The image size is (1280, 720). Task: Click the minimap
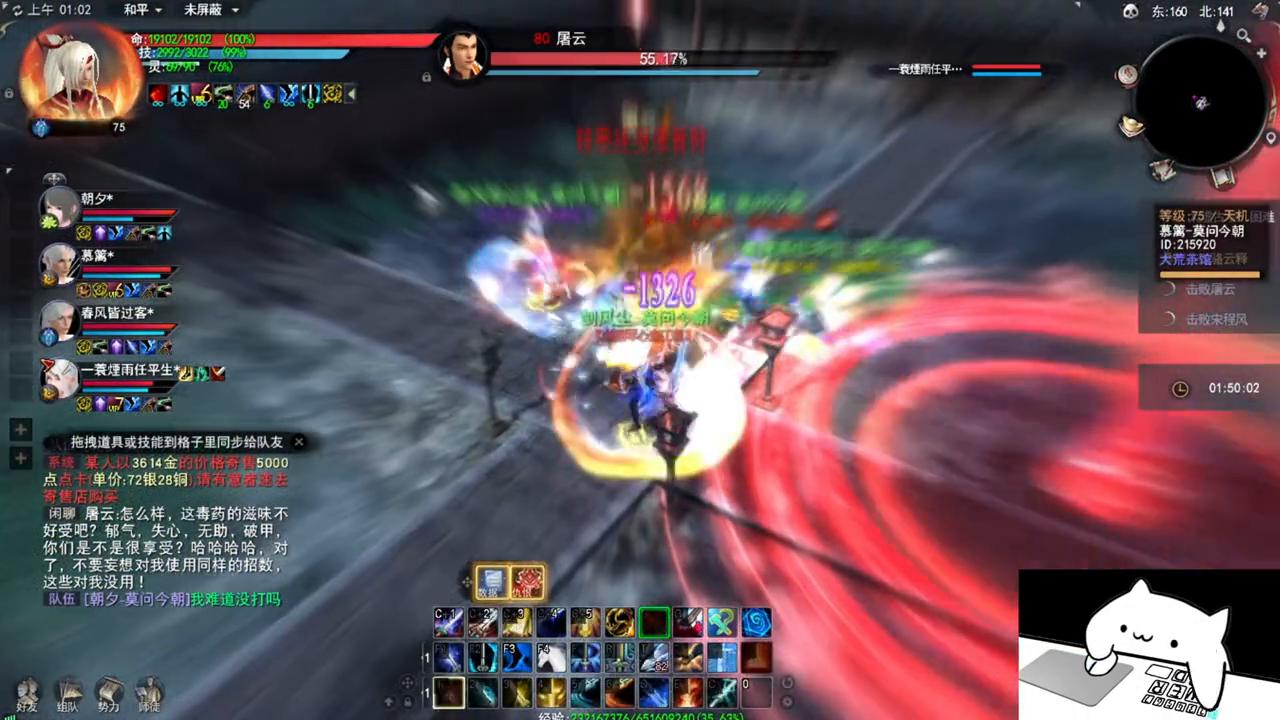[1200, 102]
